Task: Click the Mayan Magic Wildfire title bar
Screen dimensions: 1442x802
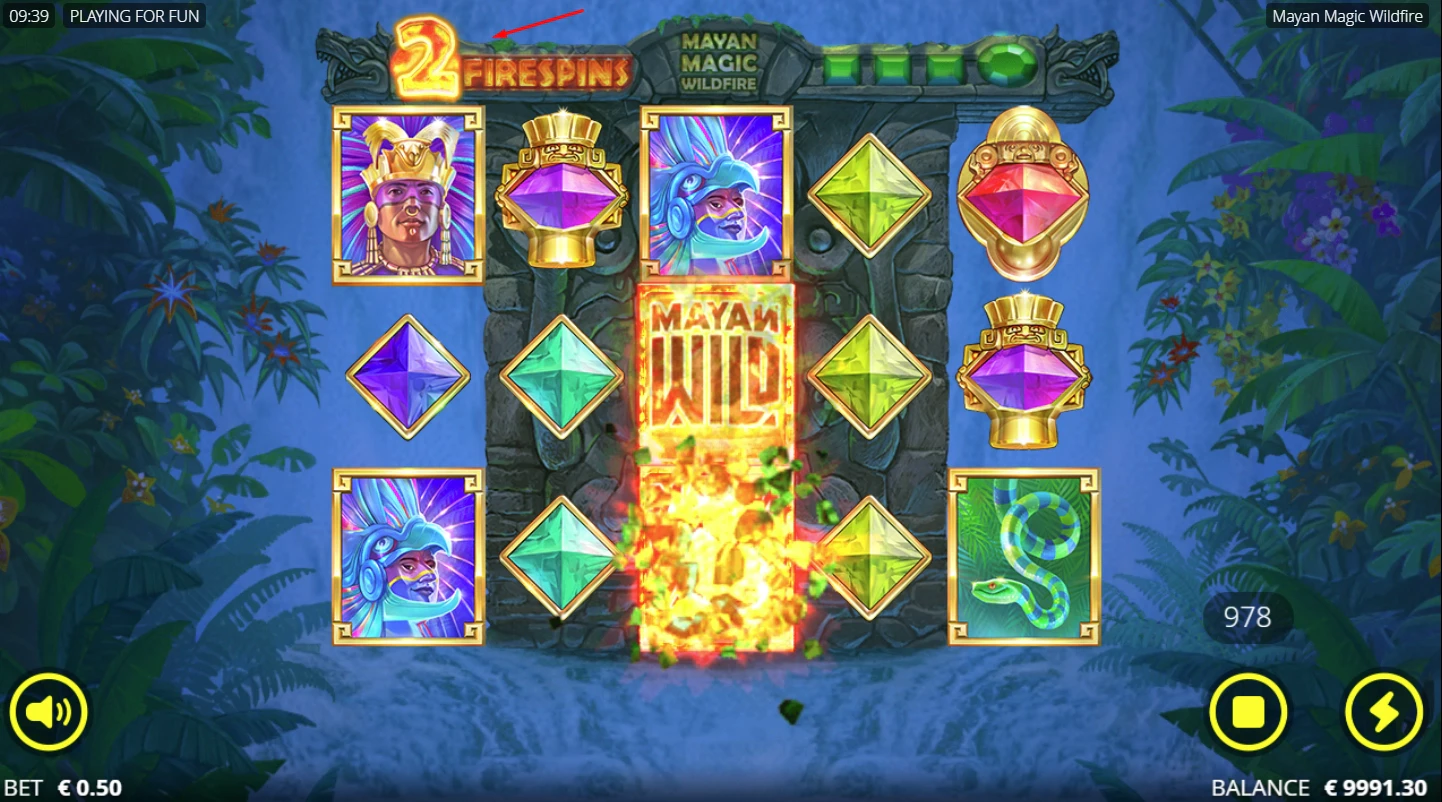Action: pos(1348,16)
